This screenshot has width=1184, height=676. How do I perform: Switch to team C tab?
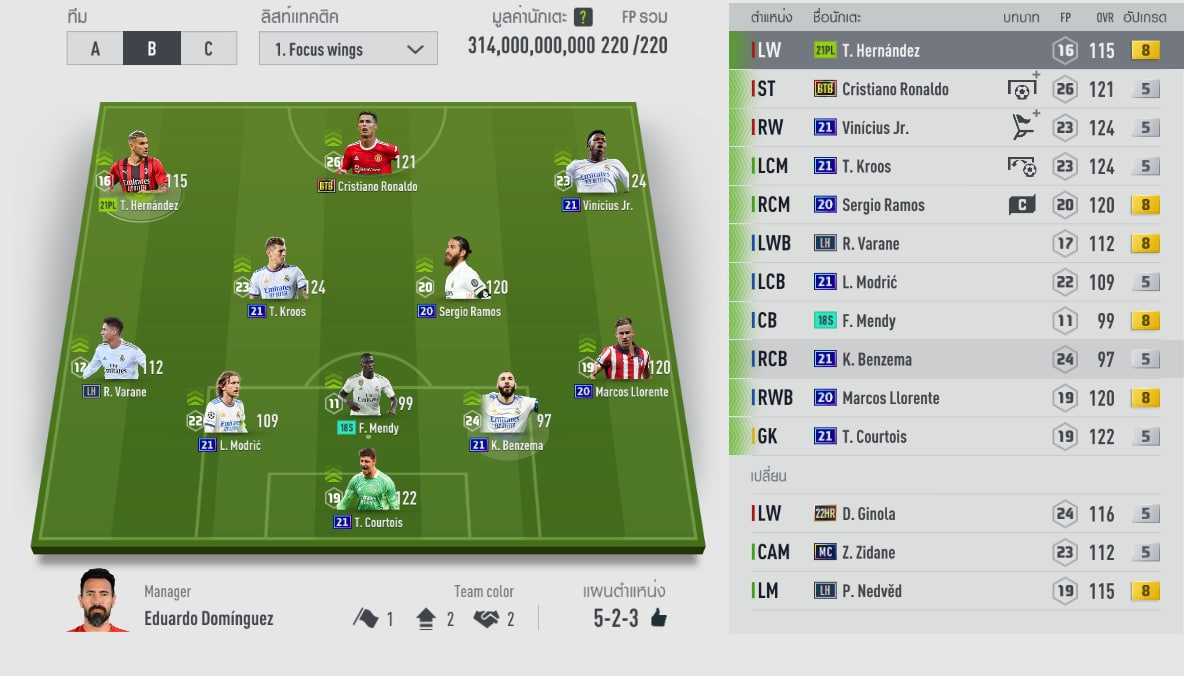tap(208, 49)
